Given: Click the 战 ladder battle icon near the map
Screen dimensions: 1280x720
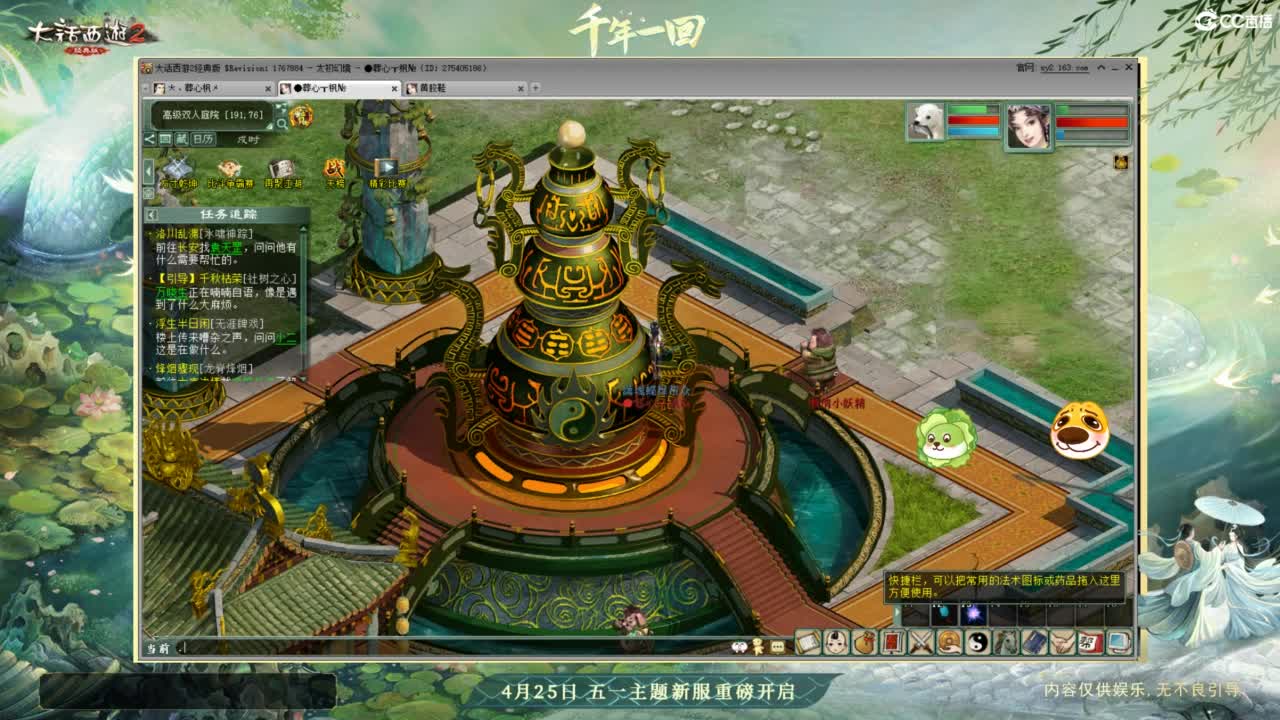Looking at the screenshot, I should pyautogui.click(x=333, y=168).
